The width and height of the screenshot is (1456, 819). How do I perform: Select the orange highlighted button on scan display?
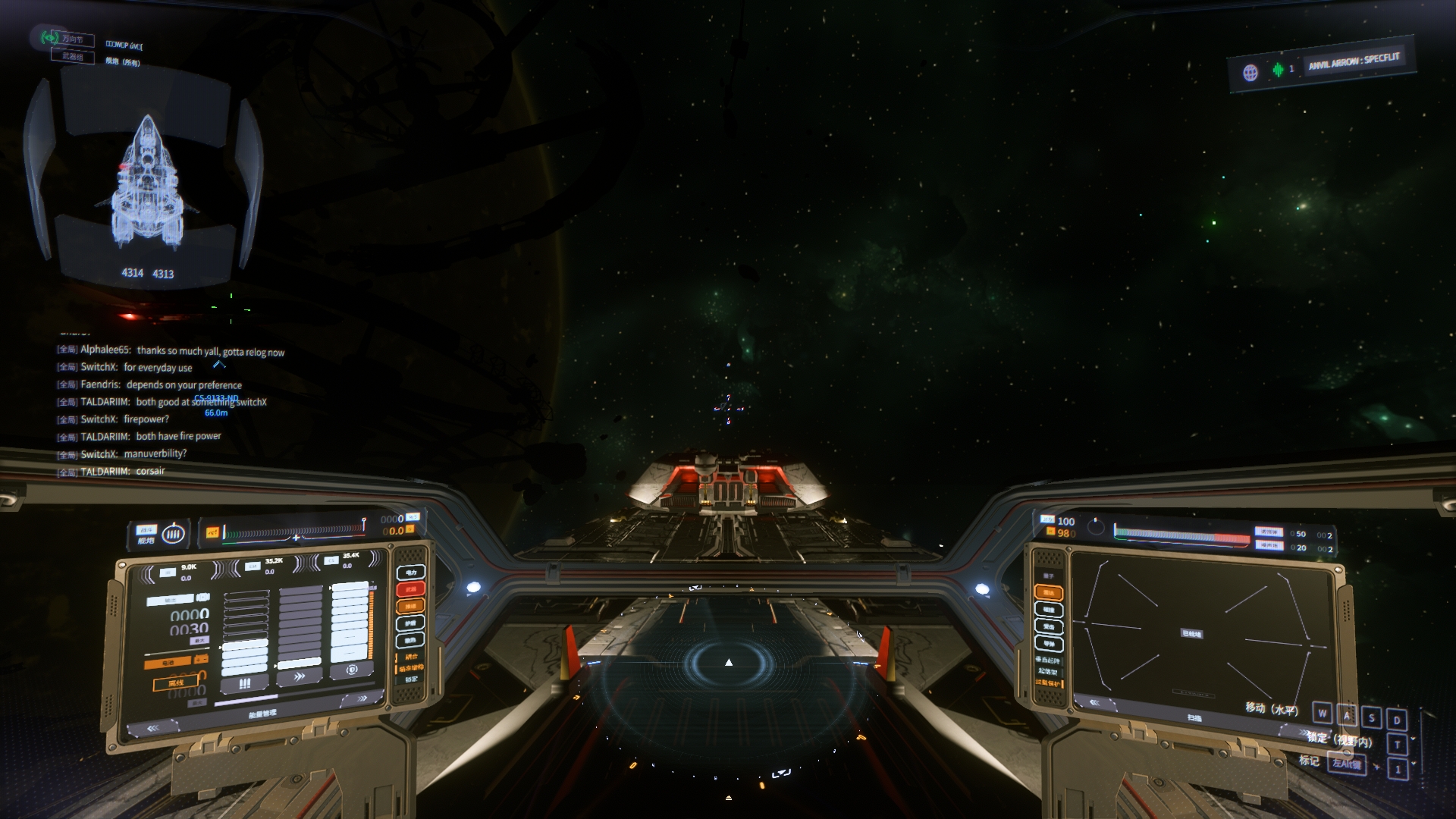coord(1049,592)
